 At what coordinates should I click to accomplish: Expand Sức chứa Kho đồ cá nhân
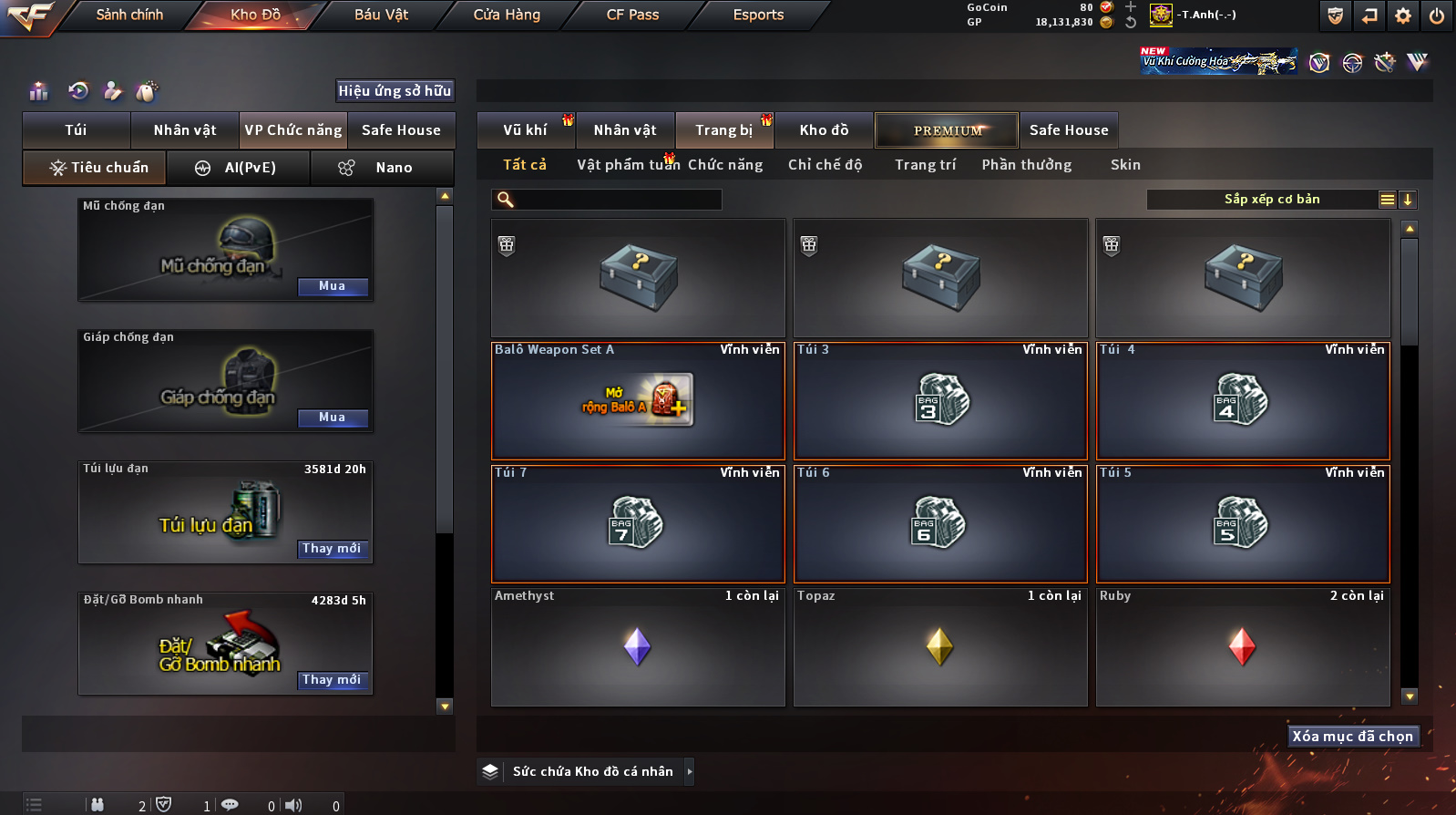690,771
